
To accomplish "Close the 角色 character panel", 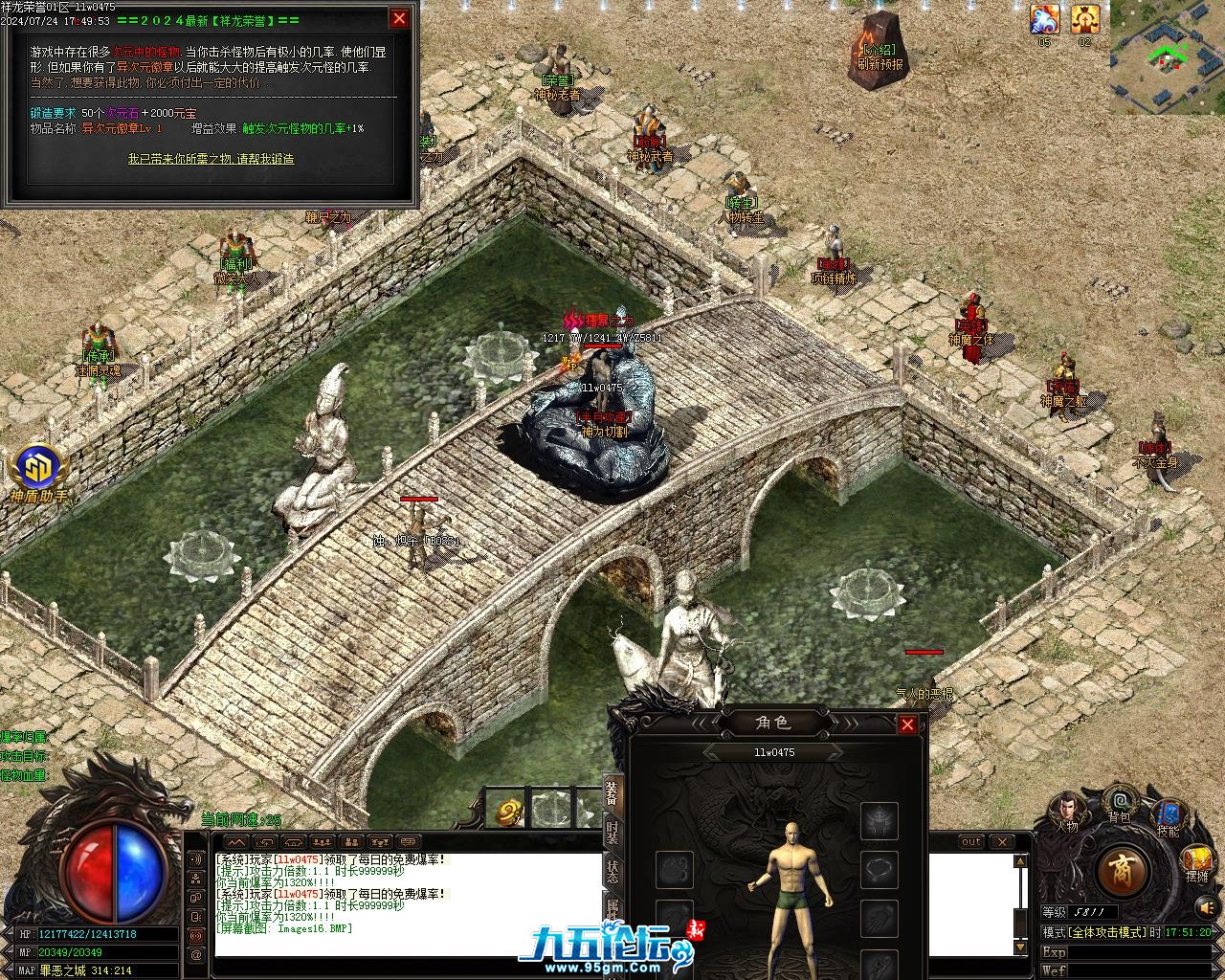I will pyautogui.click(x=907, y=724).
